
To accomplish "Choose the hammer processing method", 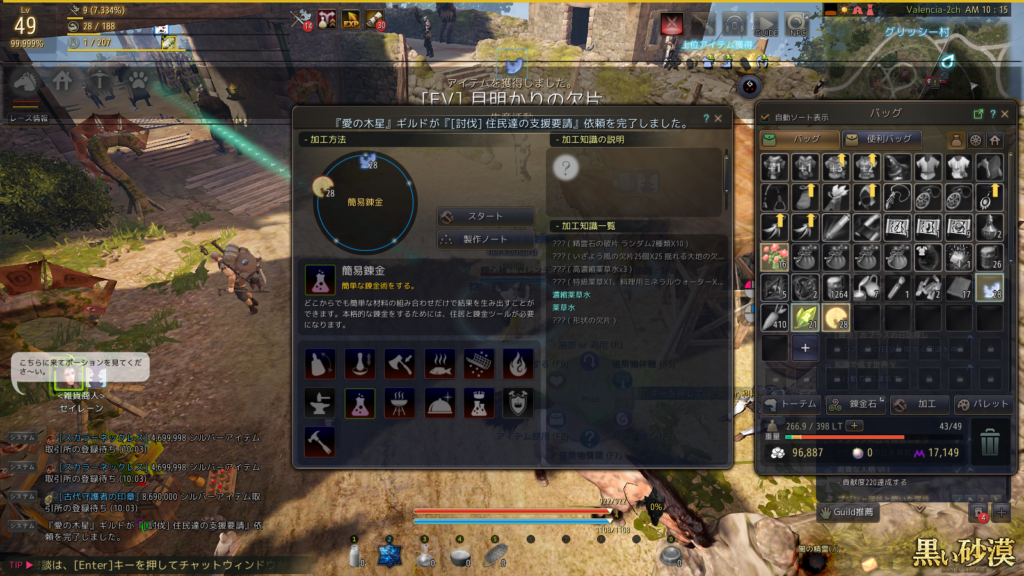I will coord(320,440).
